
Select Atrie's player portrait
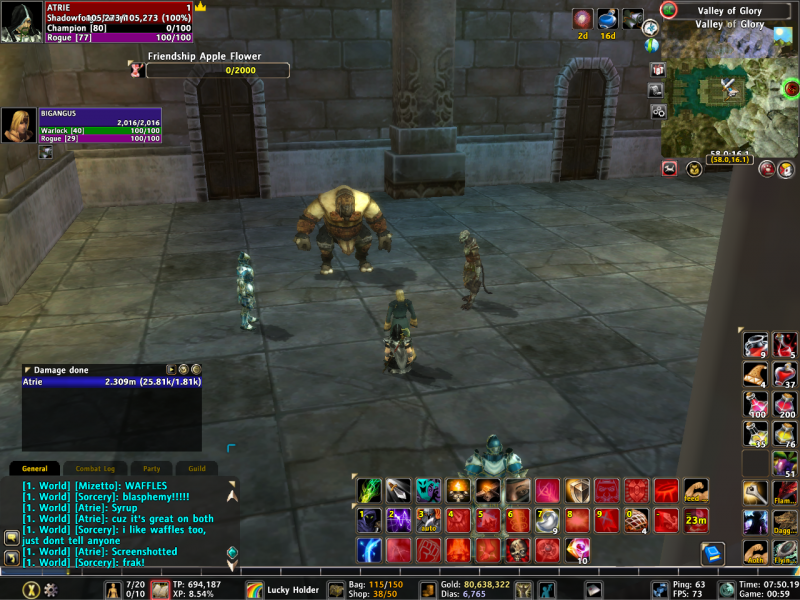20,22
